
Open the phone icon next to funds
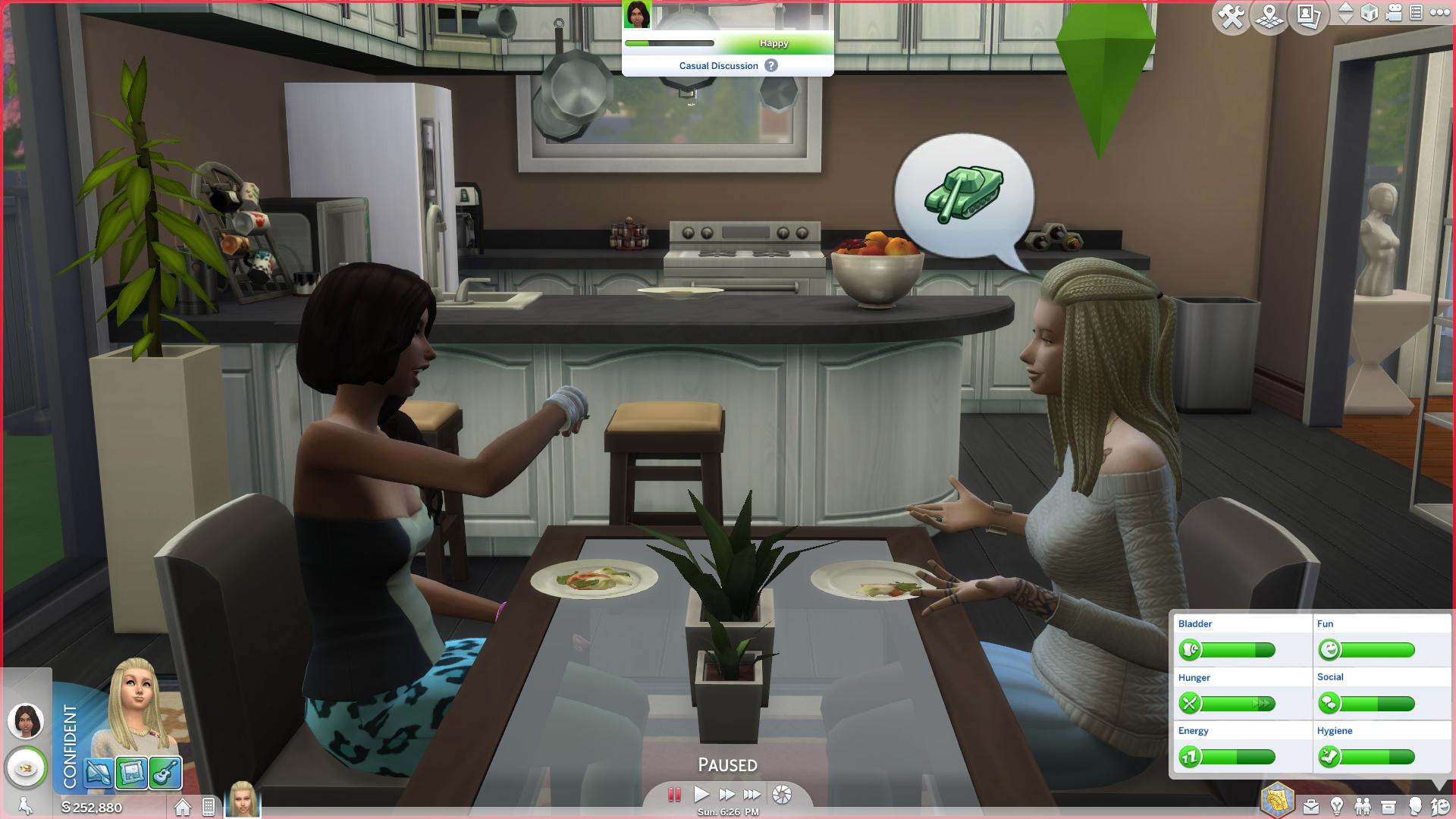coord(209,807)
